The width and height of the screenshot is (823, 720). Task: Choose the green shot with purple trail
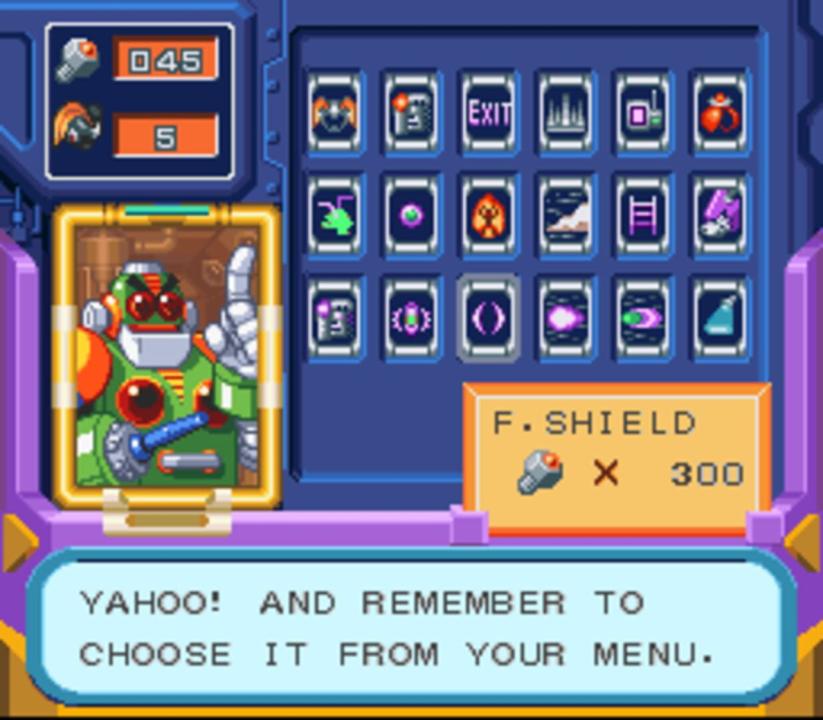pos(643,318)
